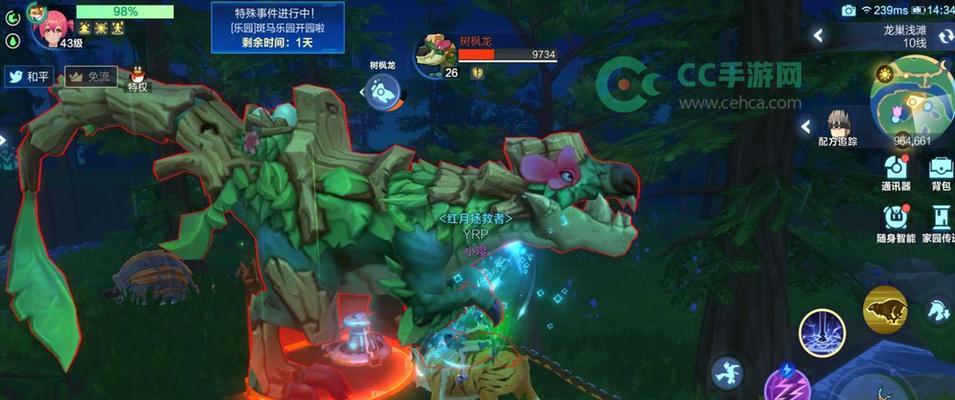Screen dimensions: 955x400
Task: Activate the purple lightning skill
Action: 785,385
